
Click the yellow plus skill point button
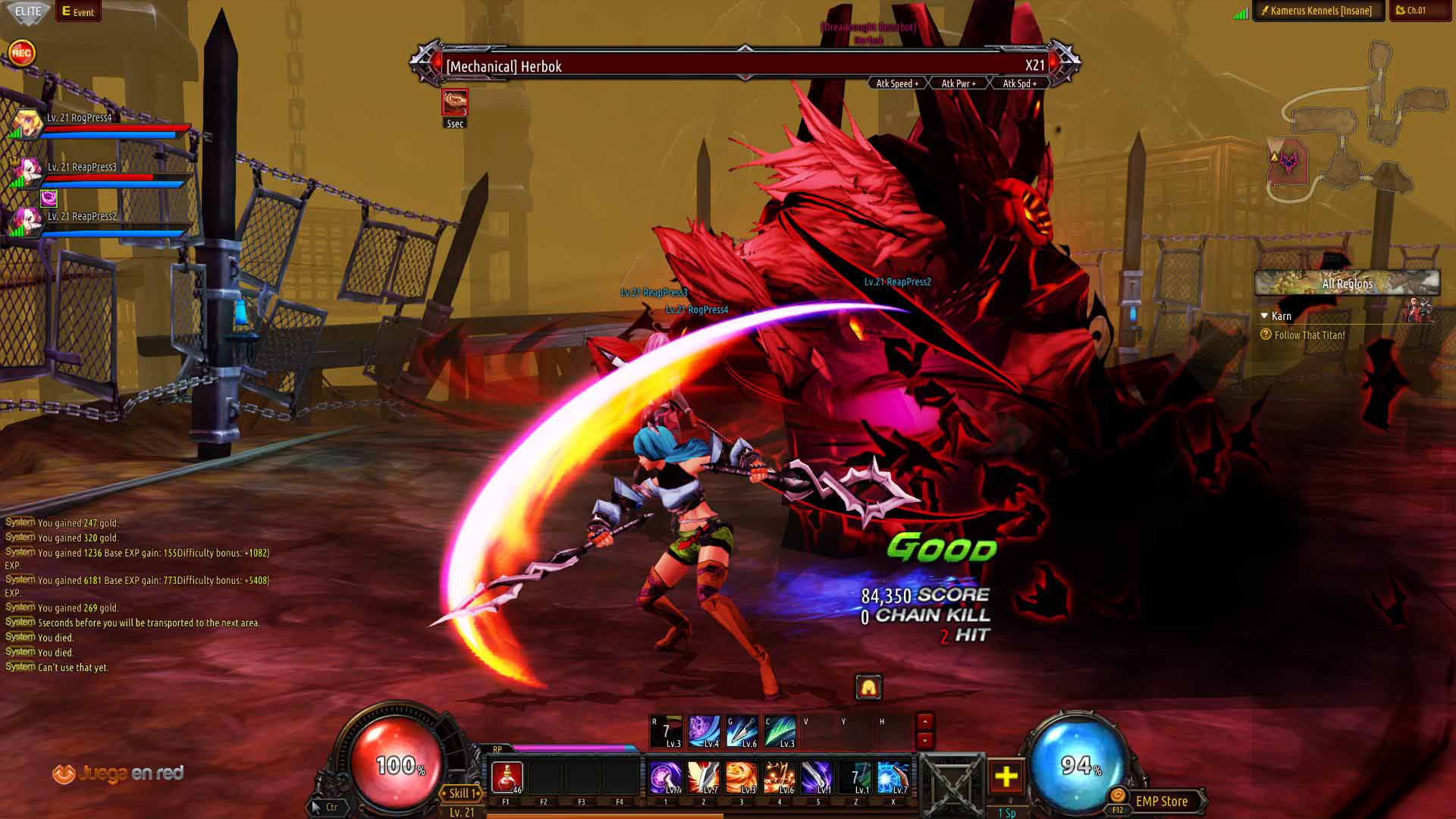pyautogui.click(x=1006, y=777)
